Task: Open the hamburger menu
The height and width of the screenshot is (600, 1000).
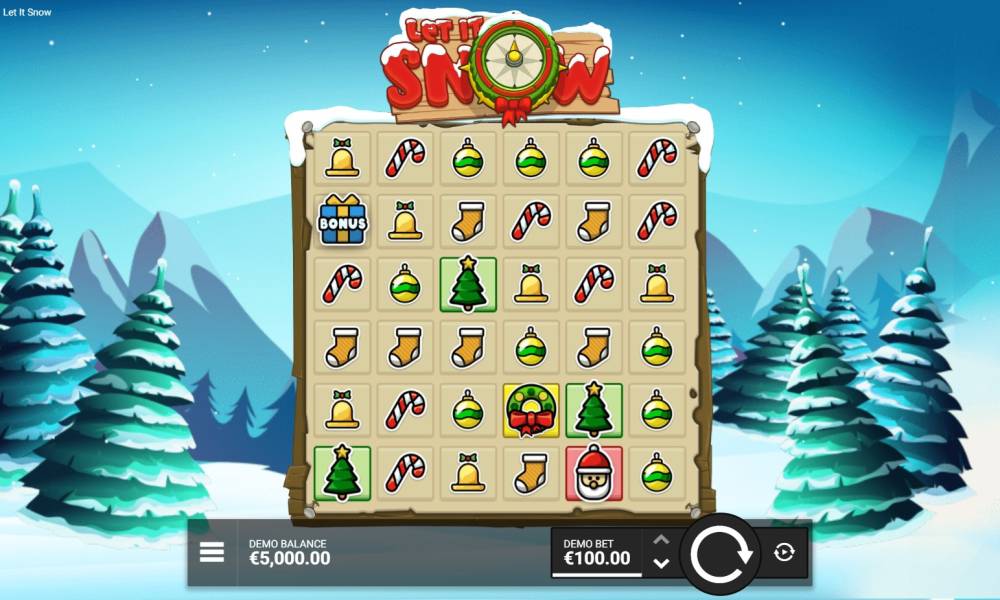Action: tap(212, 552)
